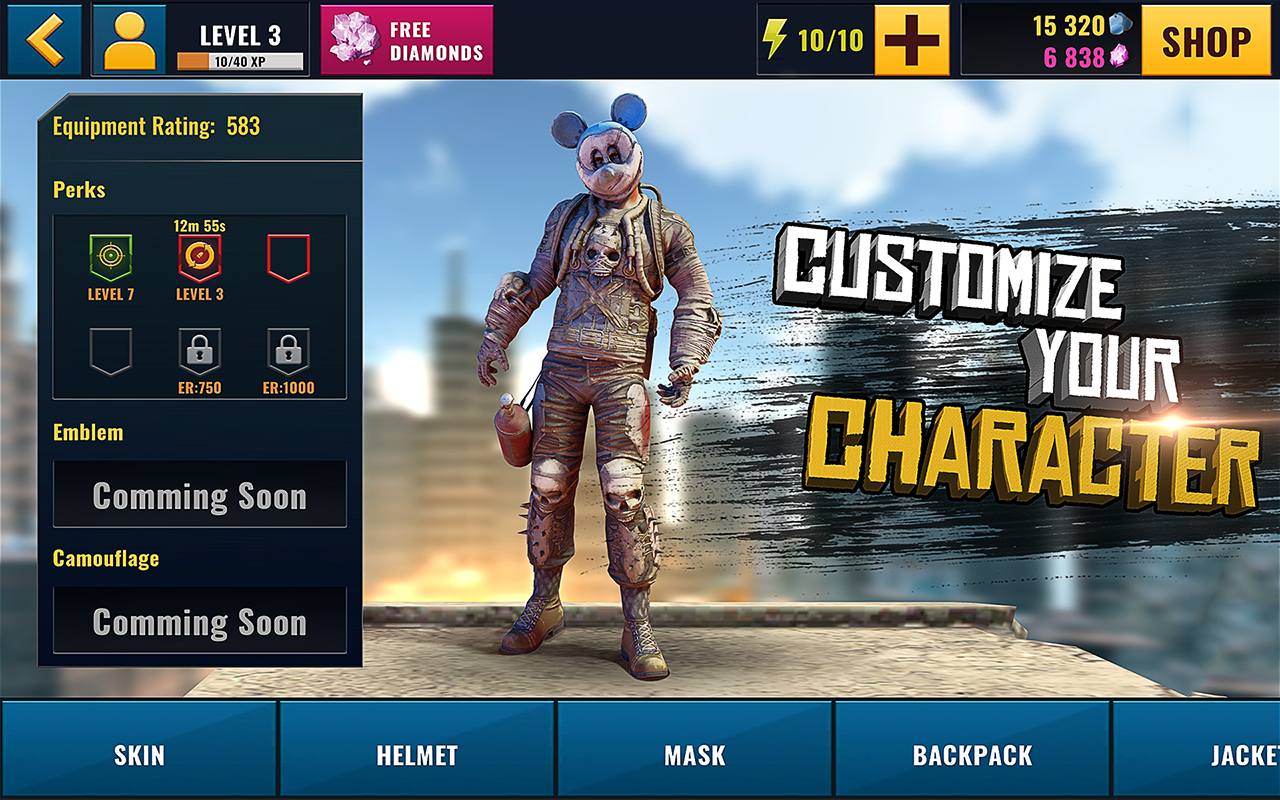Switch to the Skin category
1280x800 pixels.
tap(139, 755)
